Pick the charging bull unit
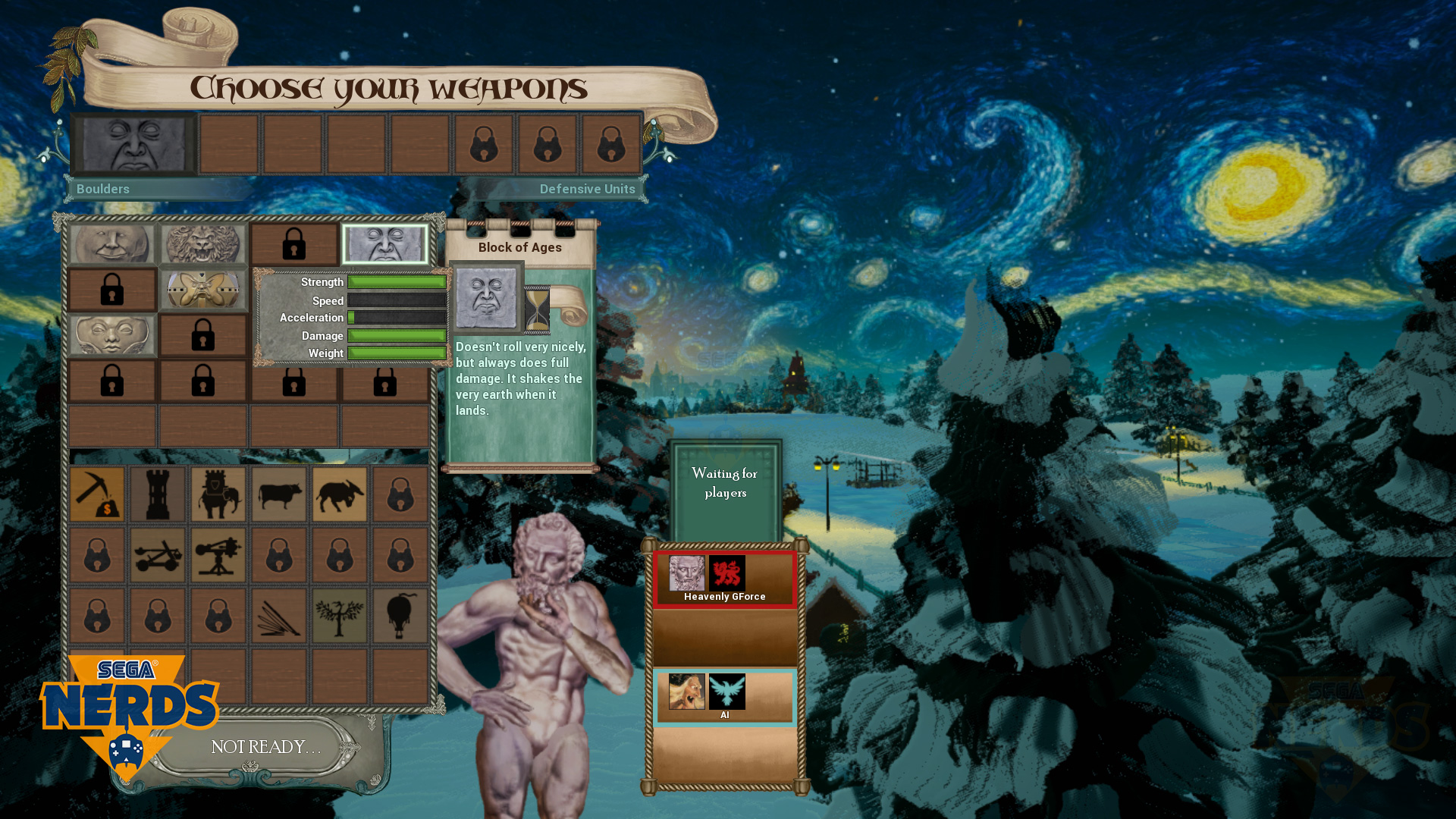The width and height of the screenshot is (1456, 819). pyautogui.click(x=340, y=494)
